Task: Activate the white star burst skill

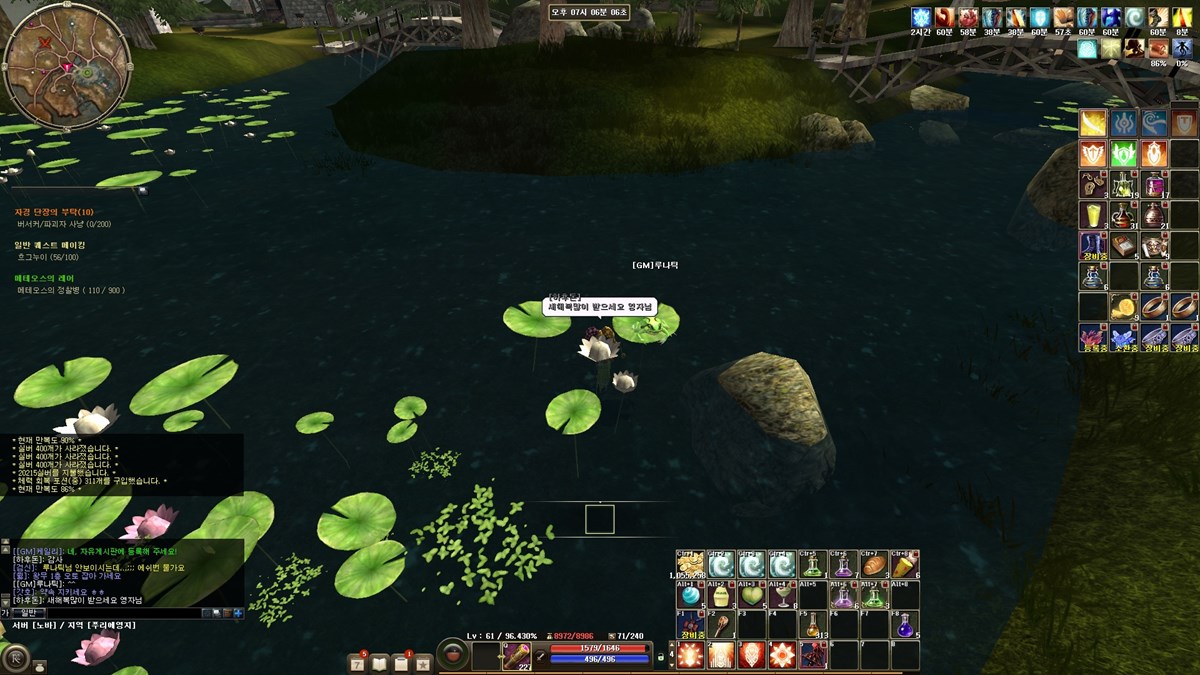Action: coord(781,655)
